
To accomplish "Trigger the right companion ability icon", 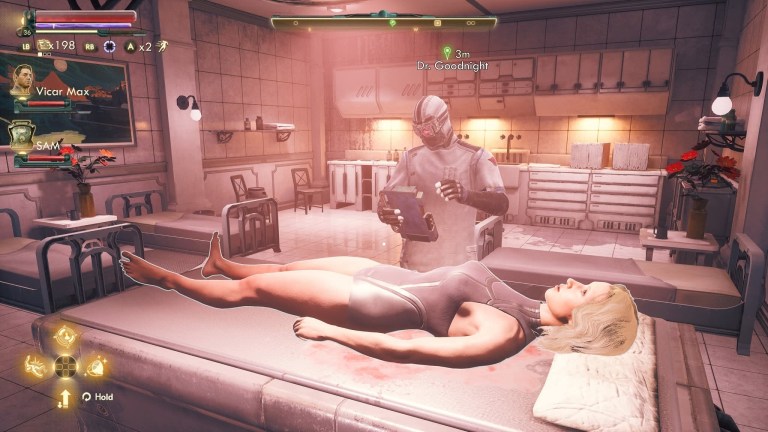I will pos(95,366).
